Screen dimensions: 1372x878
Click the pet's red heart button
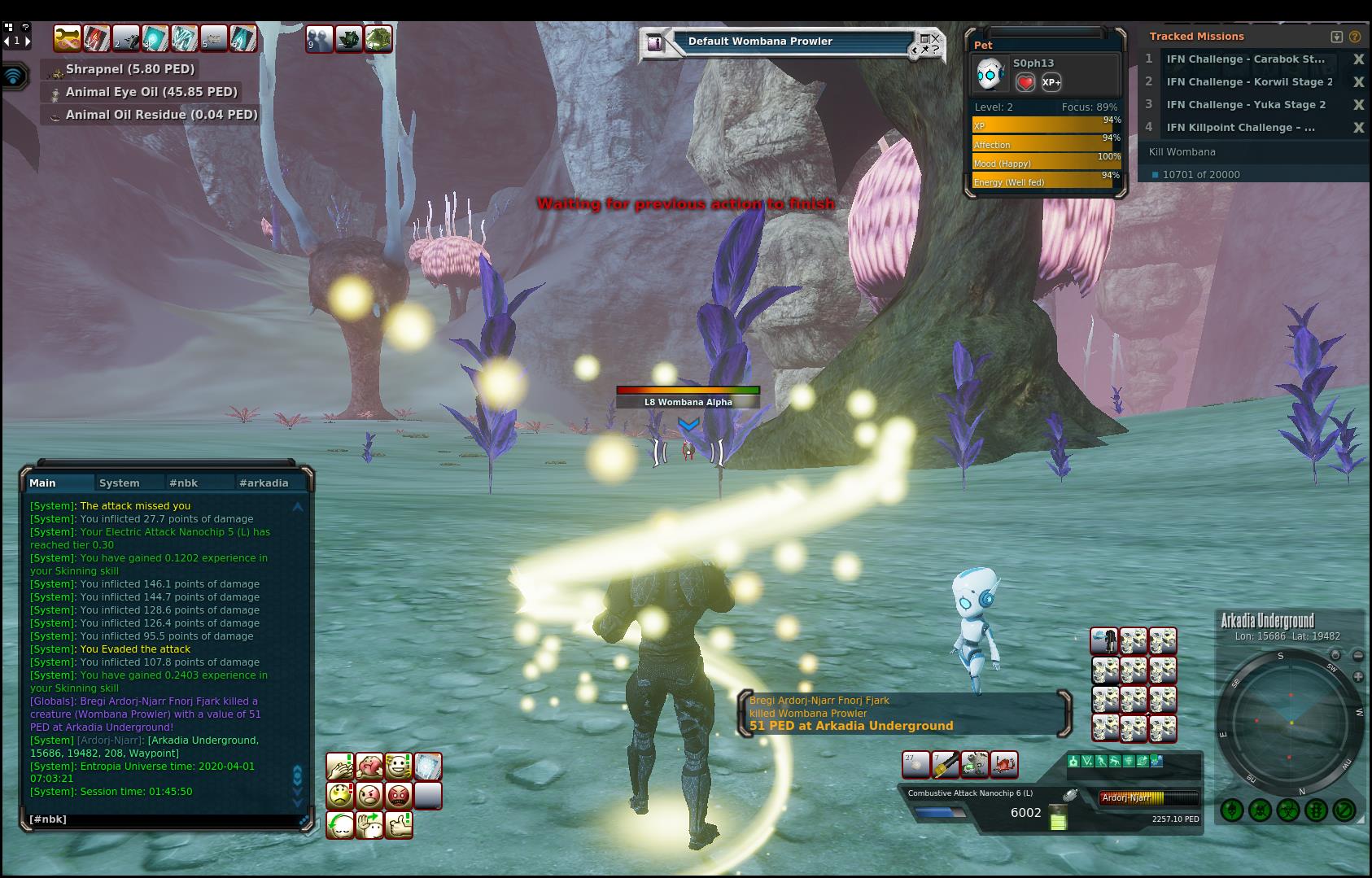click(1025, 82)
